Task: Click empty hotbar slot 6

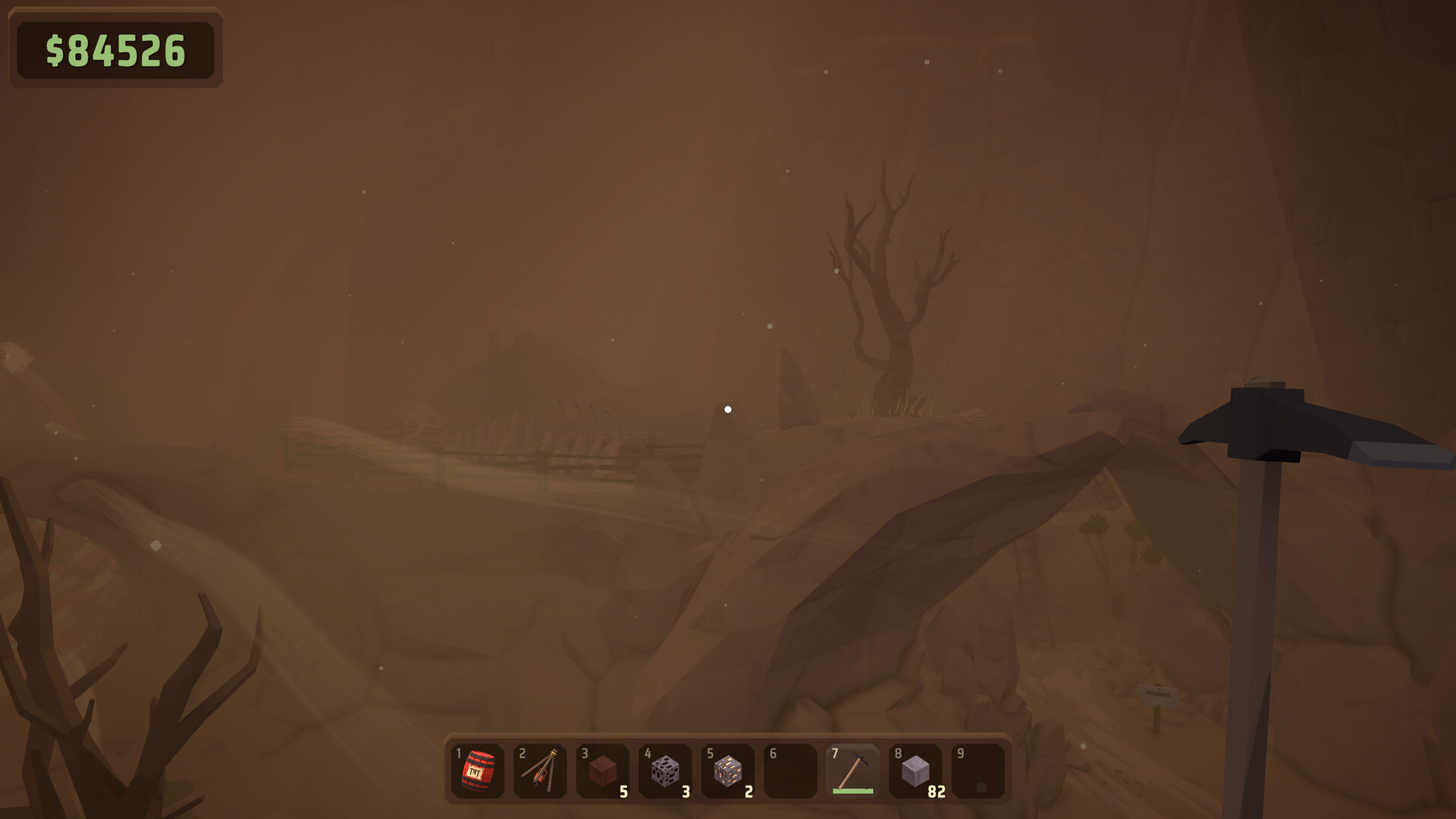Action: pyautogui.click(x=790, y=771)
